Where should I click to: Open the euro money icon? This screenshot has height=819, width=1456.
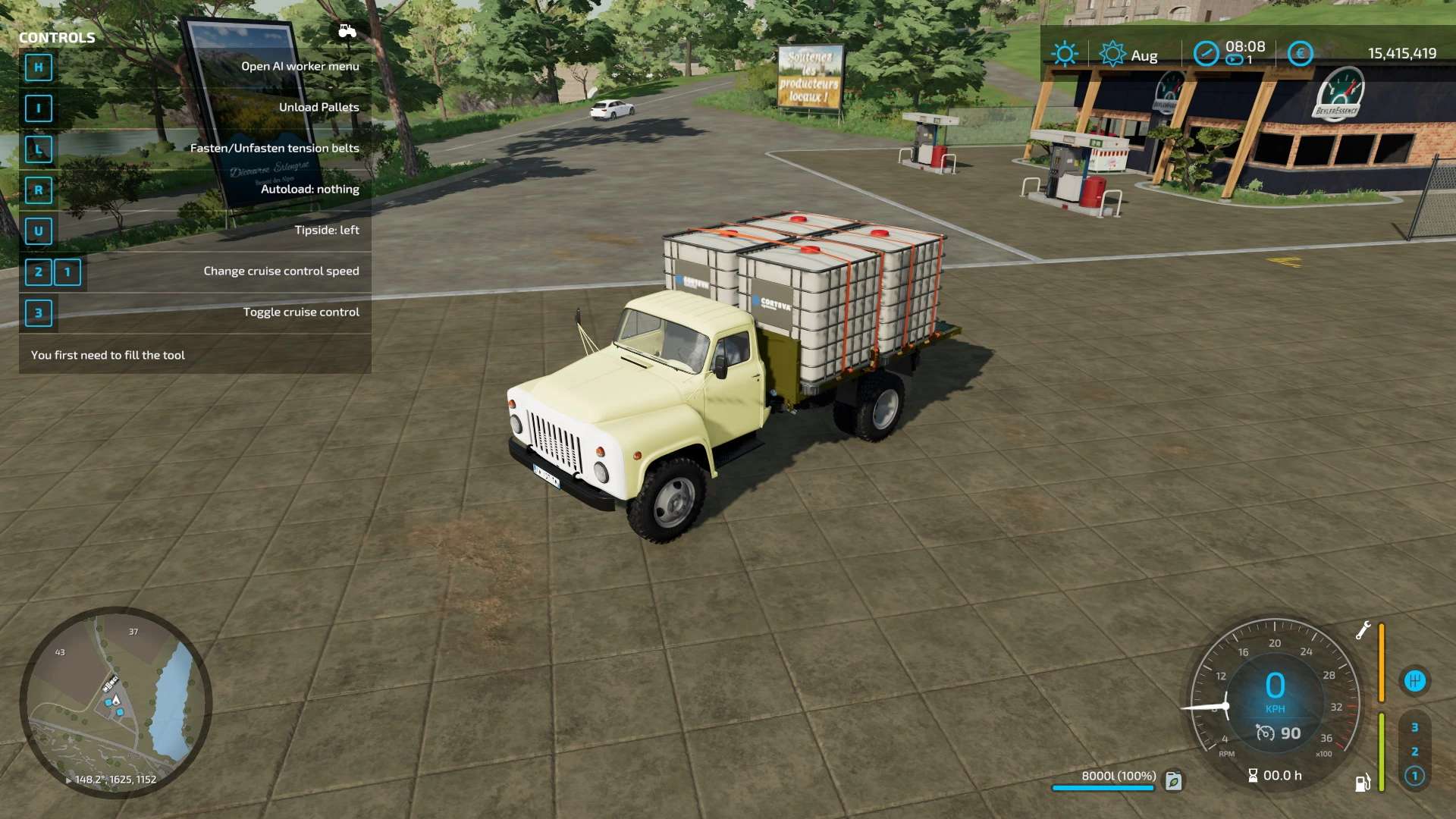(1300, 53)
